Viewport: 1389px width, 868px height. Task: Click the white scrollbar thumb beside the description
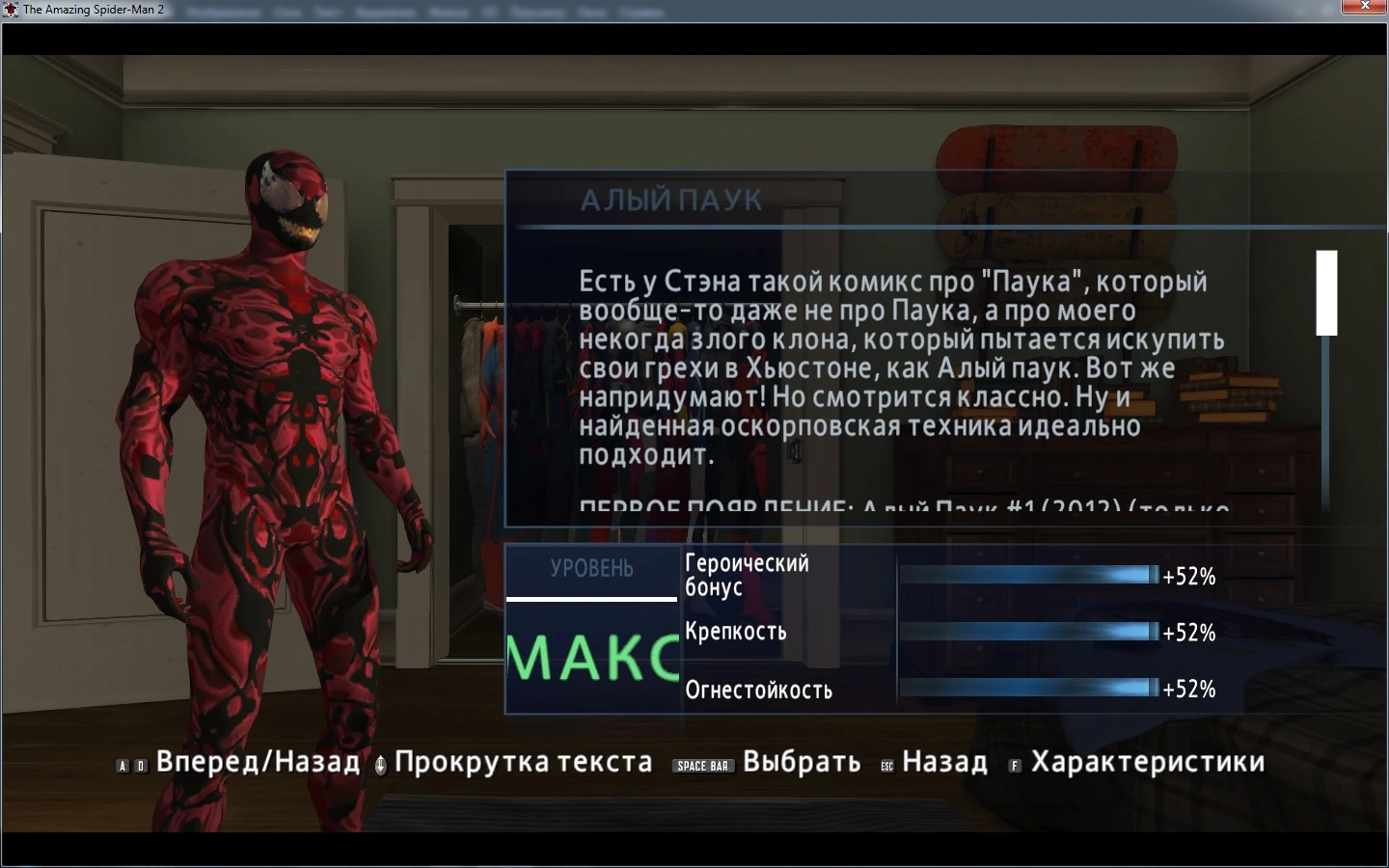coord(1326,294)
